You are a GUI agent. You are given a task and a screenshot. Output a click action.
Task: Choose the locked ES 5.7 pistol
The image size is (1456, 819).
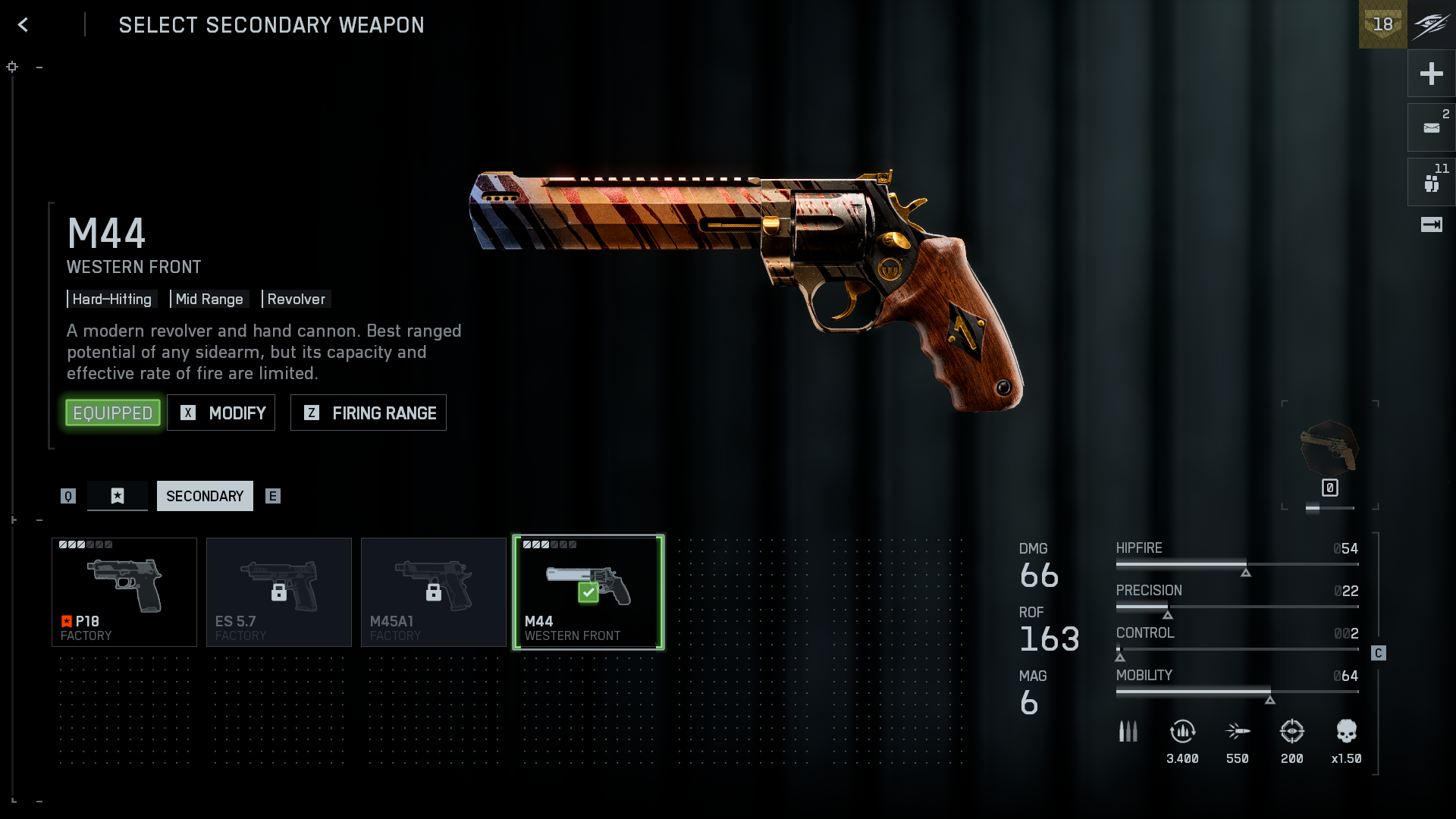click(279, 592)
